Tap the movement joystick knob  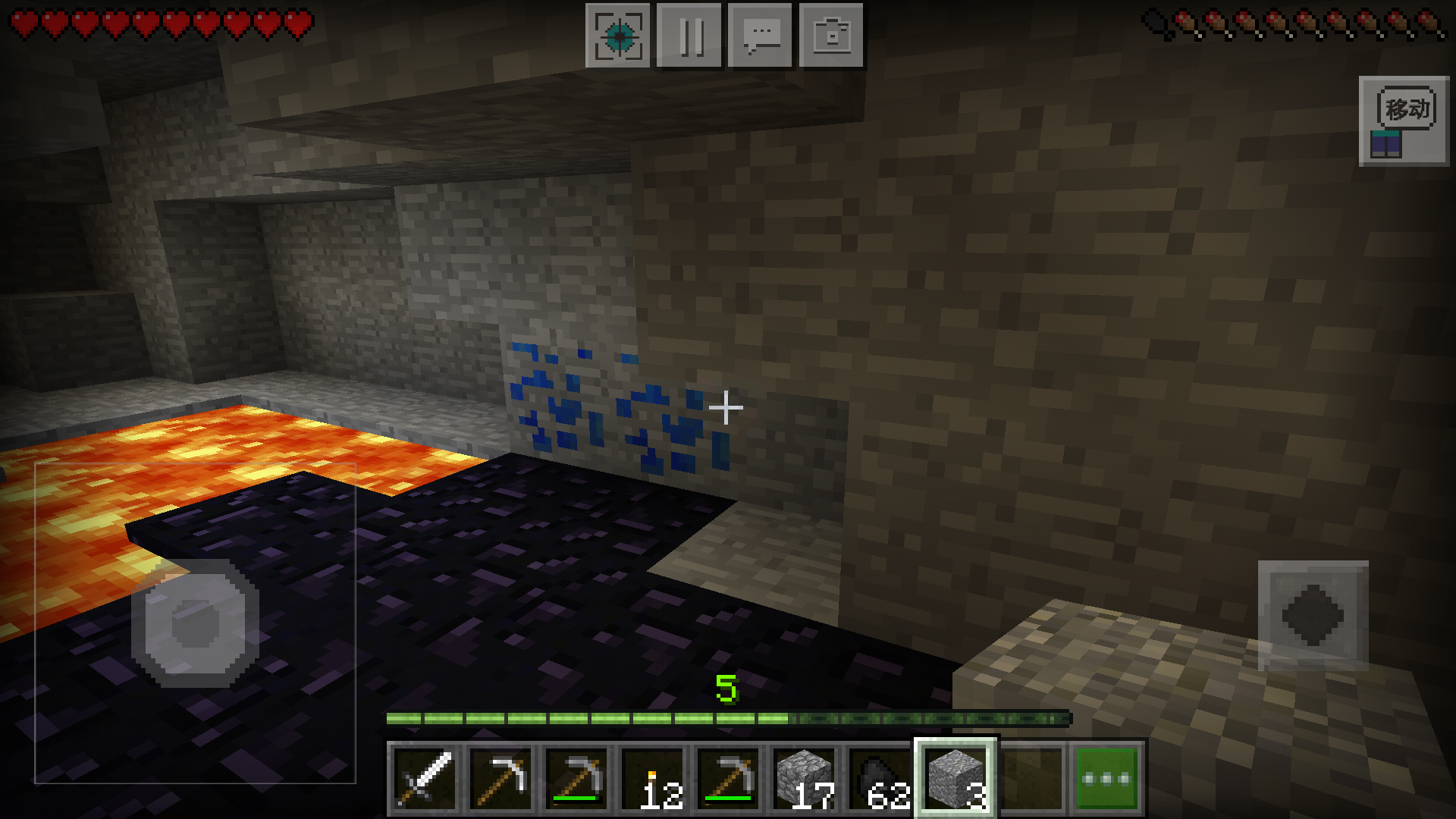click(195, 624)
